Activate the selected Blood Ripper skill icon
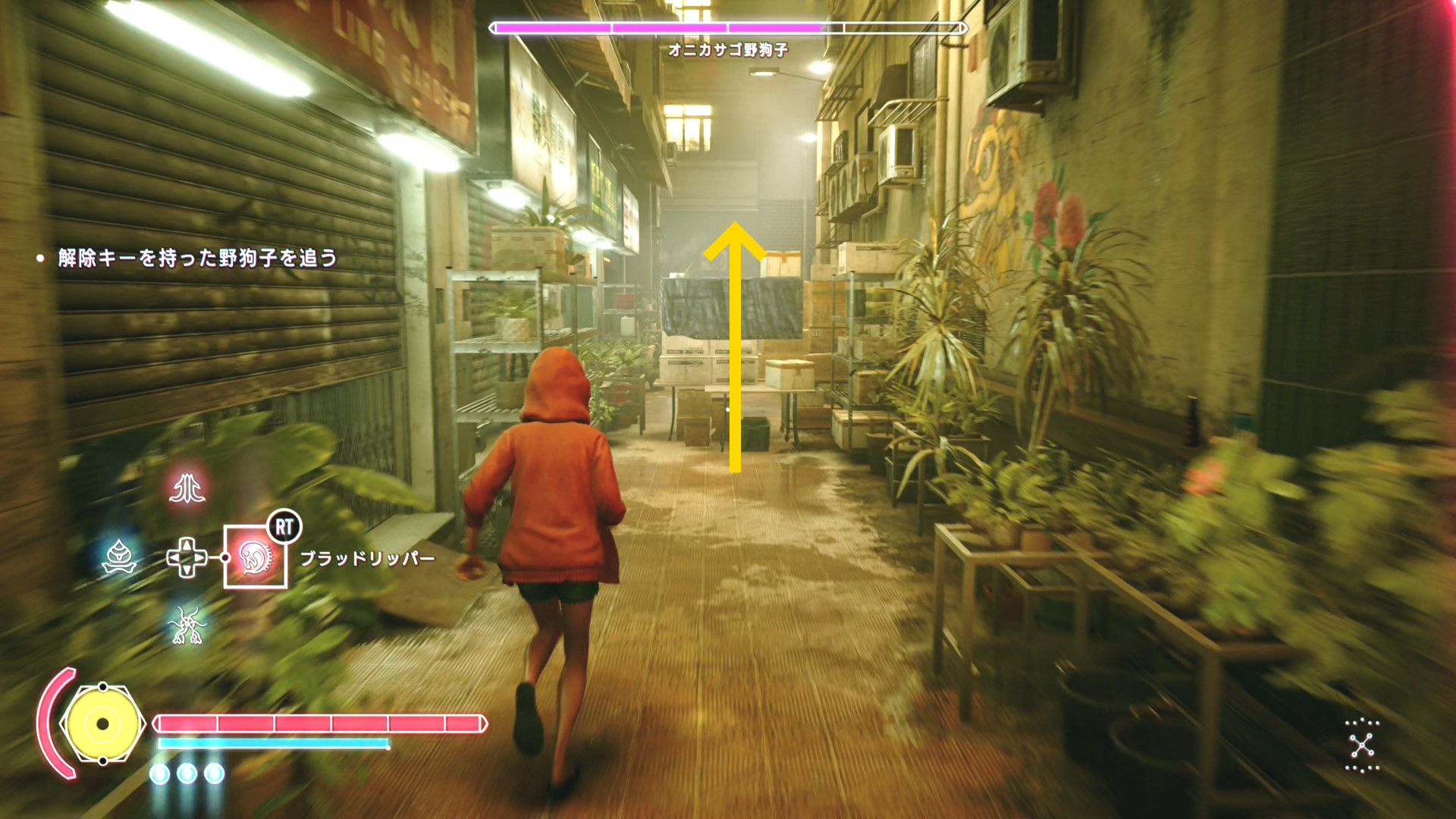1456x819 pixels. pyautogui.click(x=256, y=557)
